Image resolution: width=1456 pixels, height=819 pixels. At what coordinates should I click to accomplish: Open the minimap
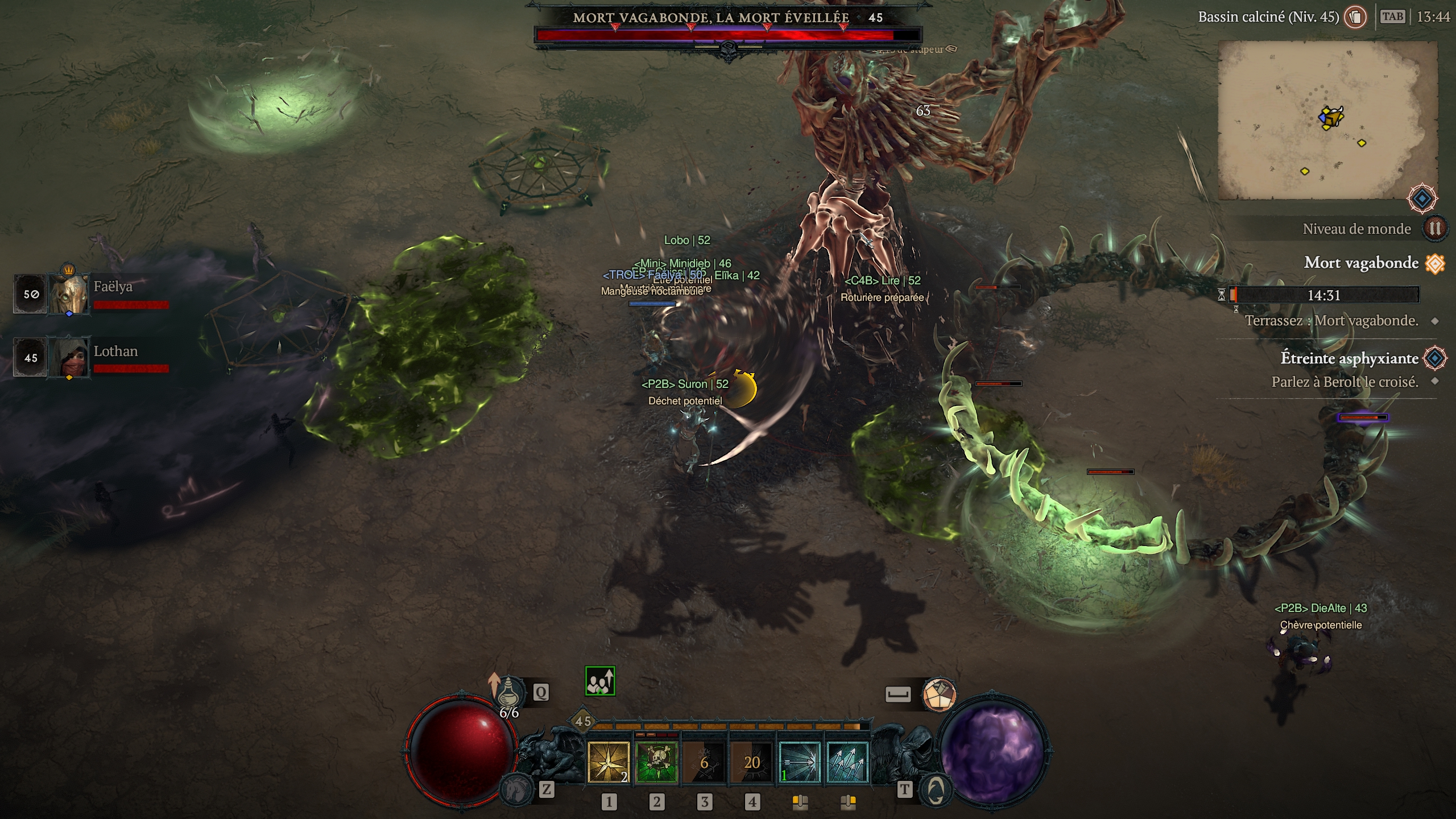[x=1327, y=120]
